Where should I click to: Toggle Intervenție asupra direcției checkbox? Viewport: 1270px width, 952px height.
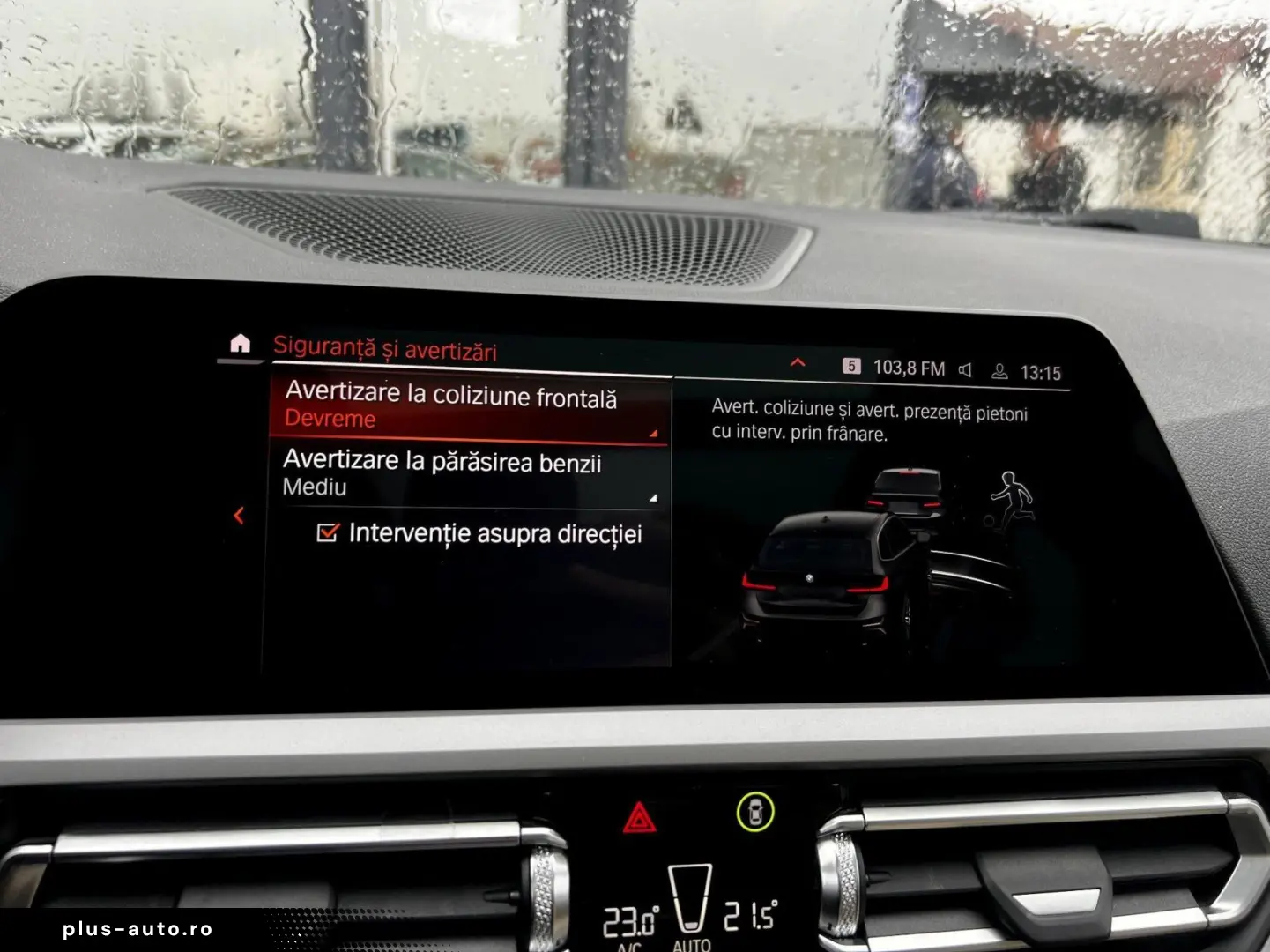[329, 532]
